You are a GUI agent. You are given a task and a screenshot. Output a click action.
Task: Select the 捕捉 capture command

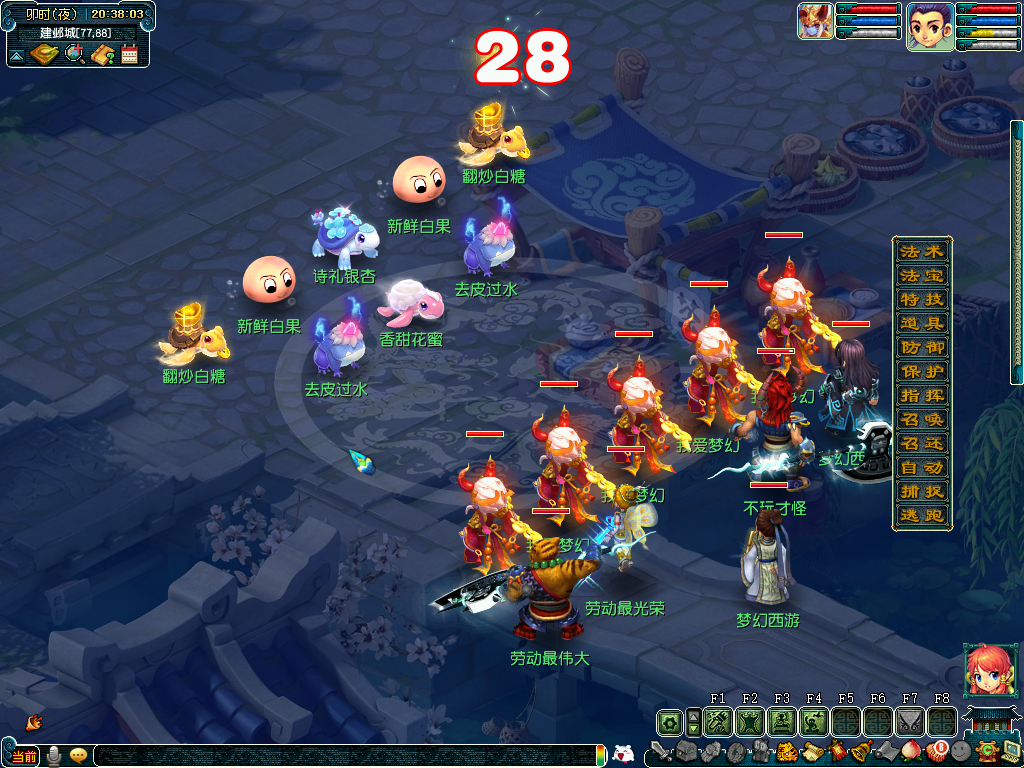point(921,491)
